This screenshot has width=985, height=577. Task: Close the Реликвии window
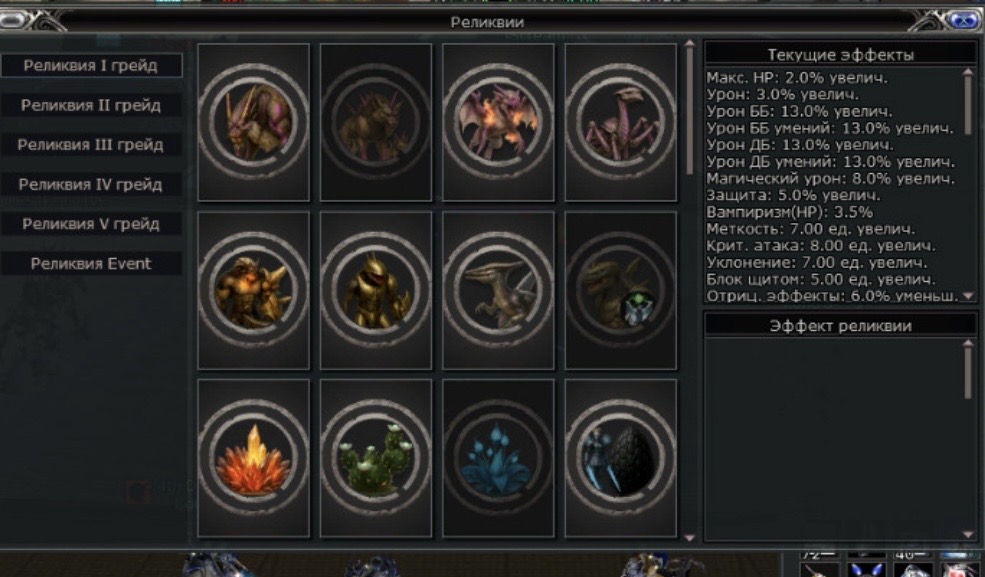pyautogui.click(x=963, y=20)
